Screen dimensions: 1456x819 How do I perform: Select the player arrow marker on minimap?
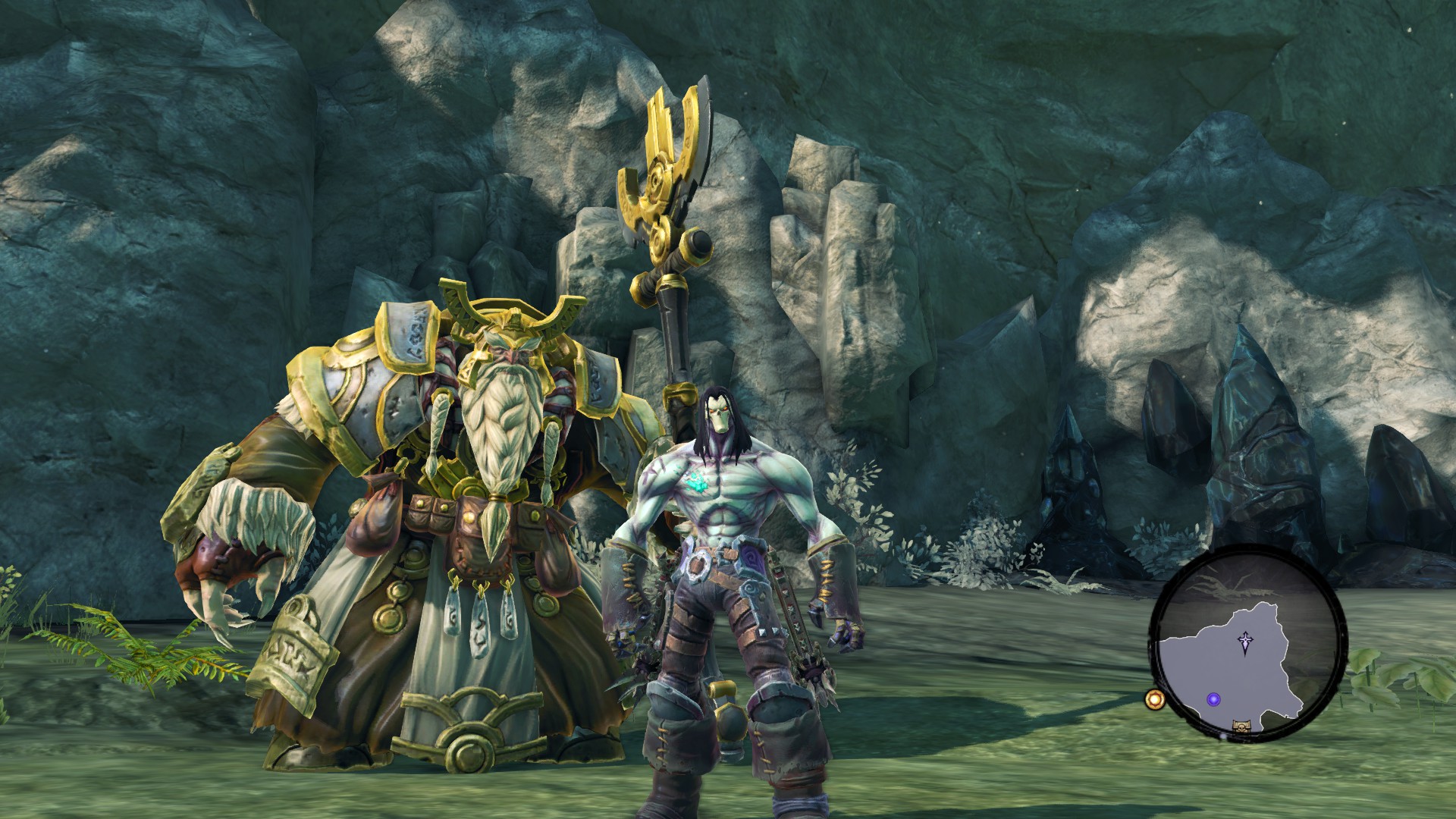(1245, 642)
